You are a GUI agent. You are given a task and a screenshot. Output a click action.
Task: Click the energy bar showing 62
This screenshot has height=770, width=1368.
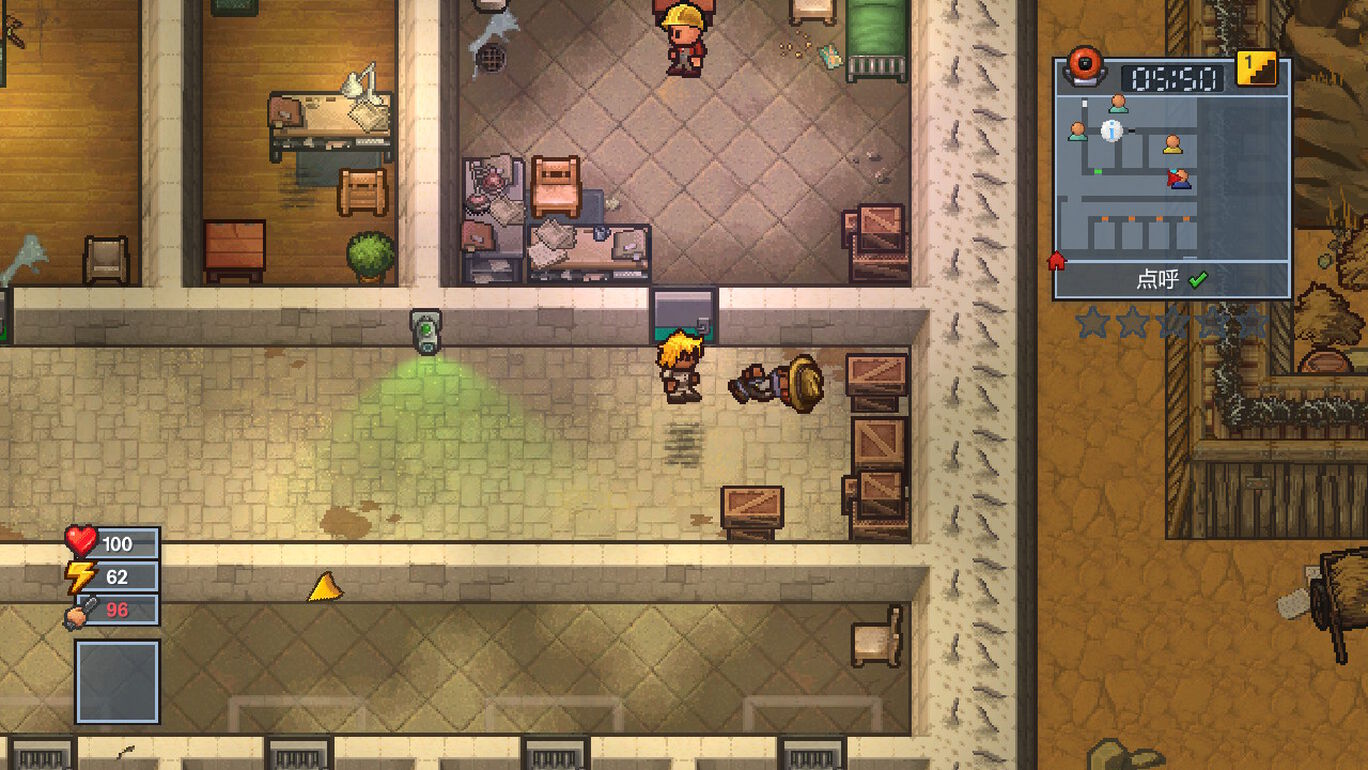[x=115, y=573]
